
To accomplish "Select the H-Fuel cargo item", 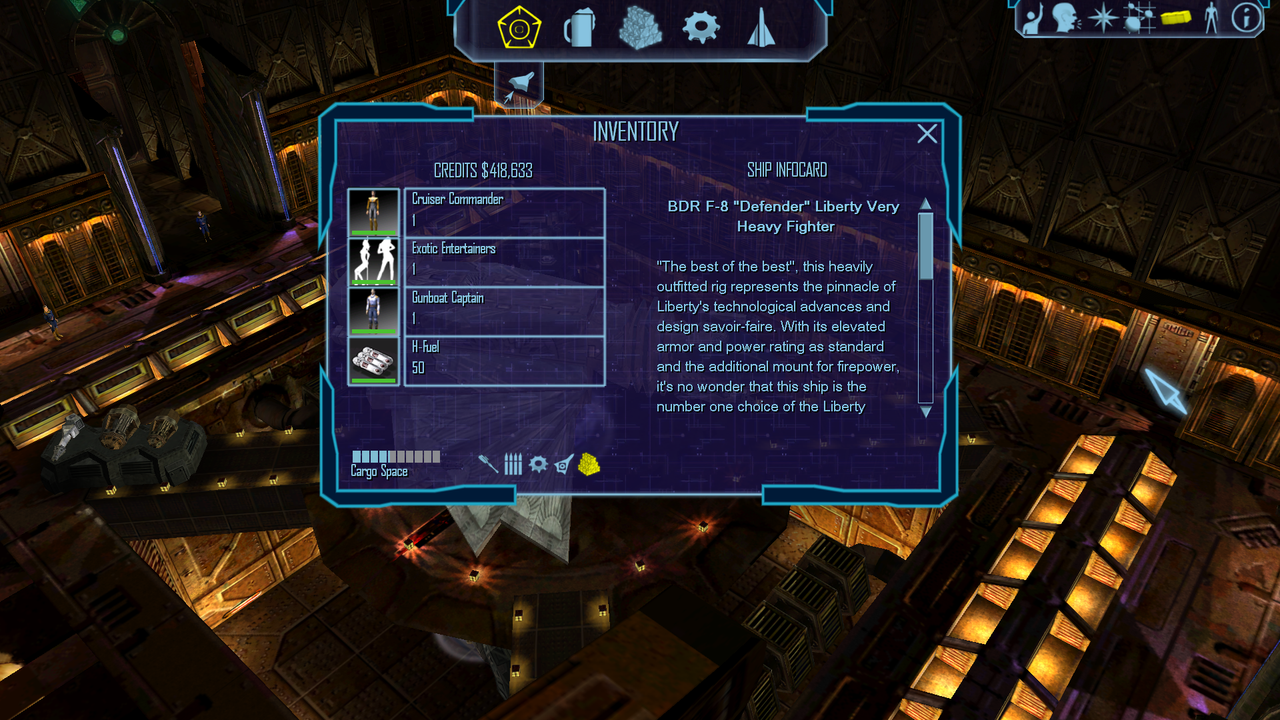I will click(504, 360).
